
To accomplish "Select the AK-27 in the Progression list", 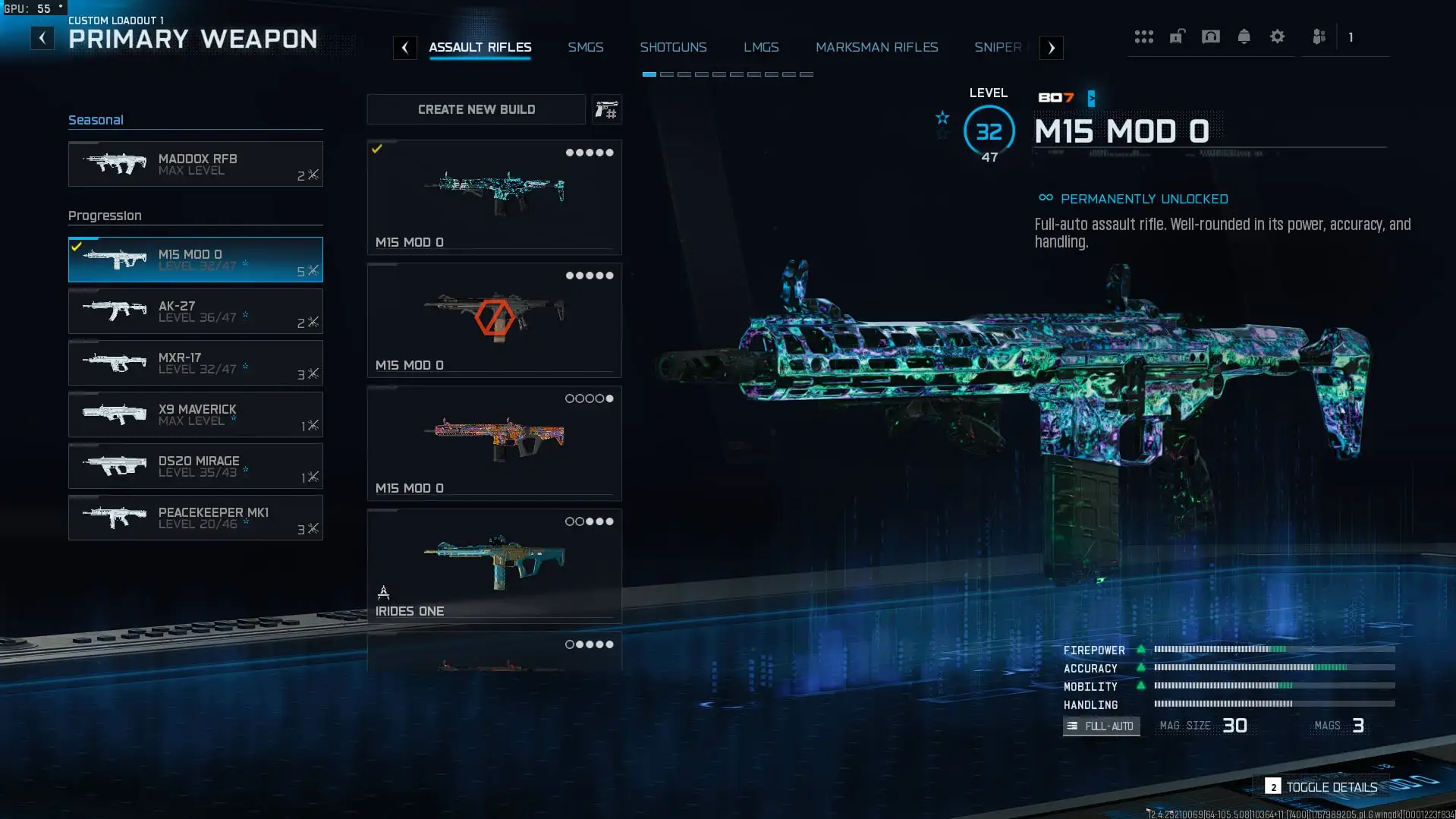I will click(x=195, y=311).
